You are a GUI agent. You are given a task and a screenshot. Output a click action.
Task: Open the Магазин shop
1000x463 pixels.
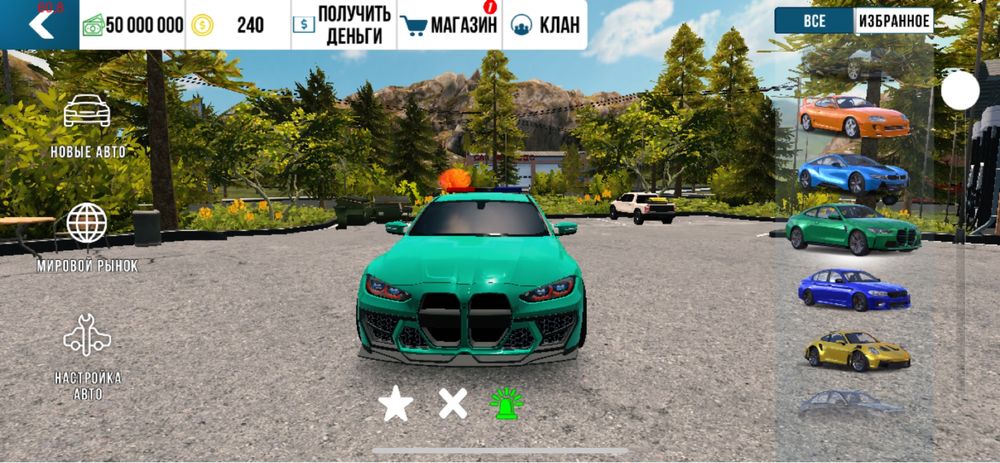[x=450, y=25]
